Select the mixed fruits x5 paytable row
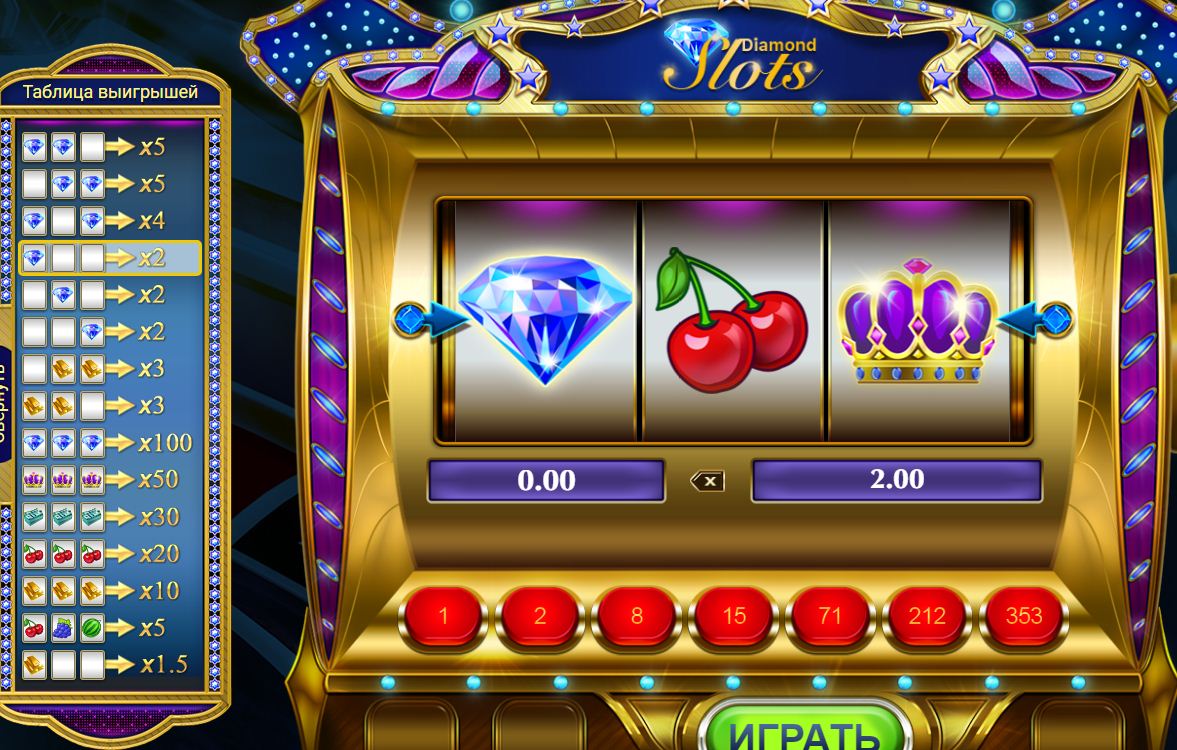Screen dimensions: 1177x750 pos(109,628)
